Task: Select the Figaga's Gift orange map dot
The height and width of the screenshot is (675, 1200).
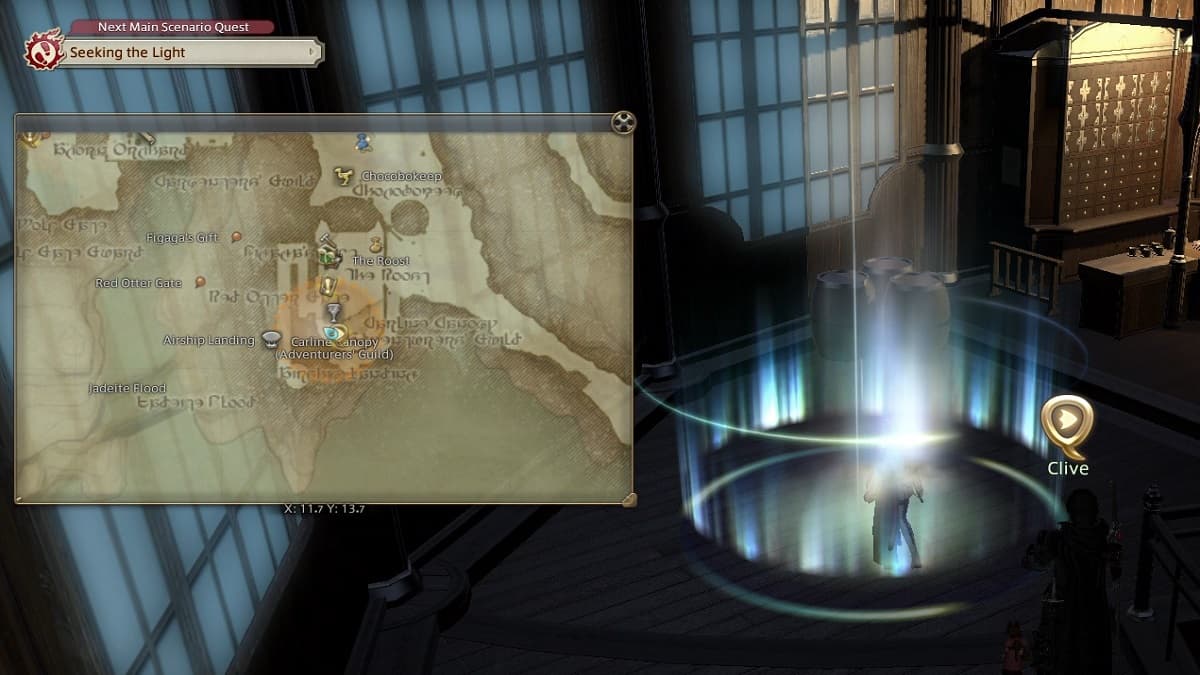Action: point(236,237)
